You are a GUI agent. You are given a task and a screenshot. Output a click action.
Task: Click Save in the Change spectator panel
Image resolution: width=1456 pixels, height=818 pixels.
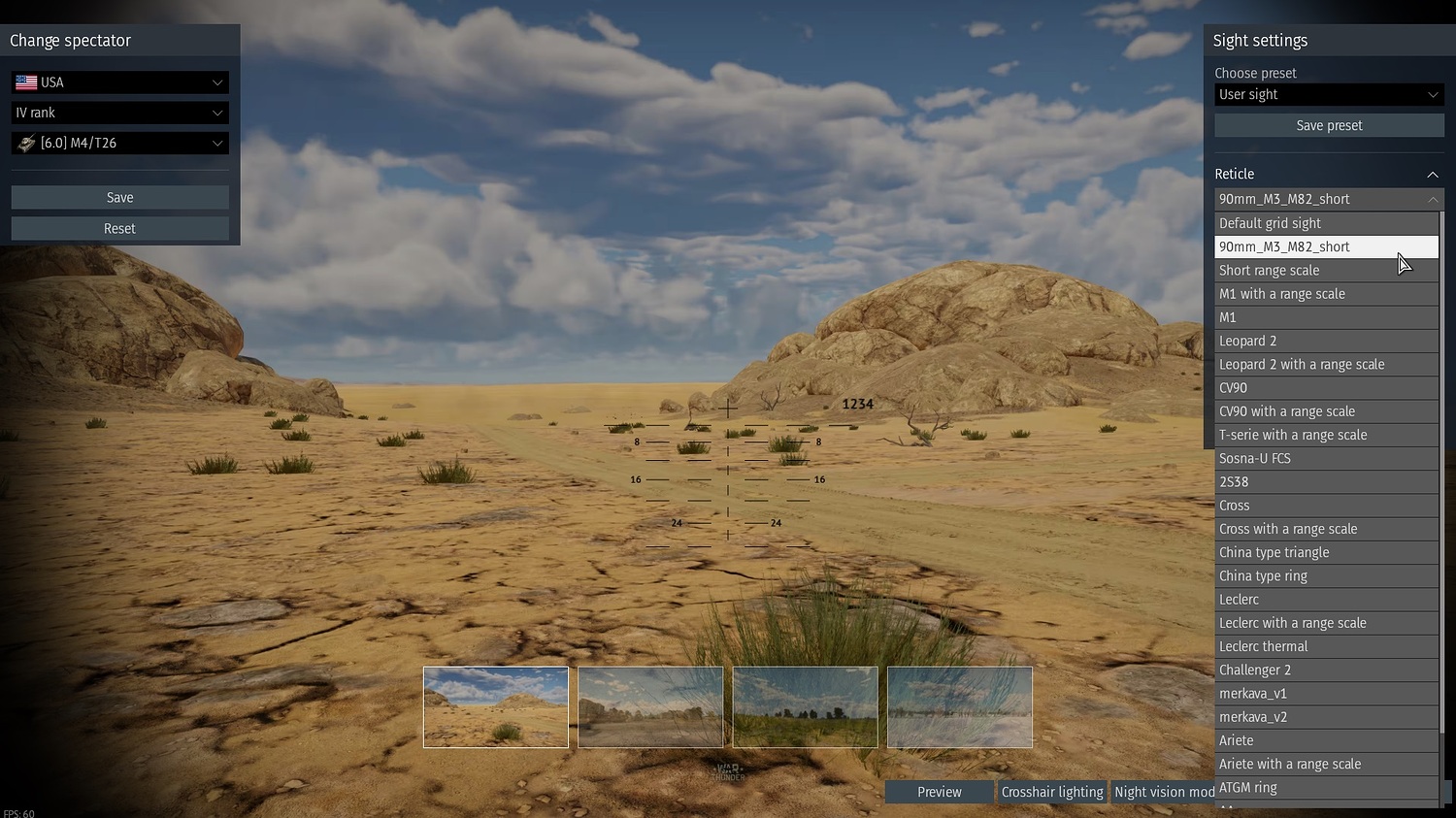[x=119, y=197]
